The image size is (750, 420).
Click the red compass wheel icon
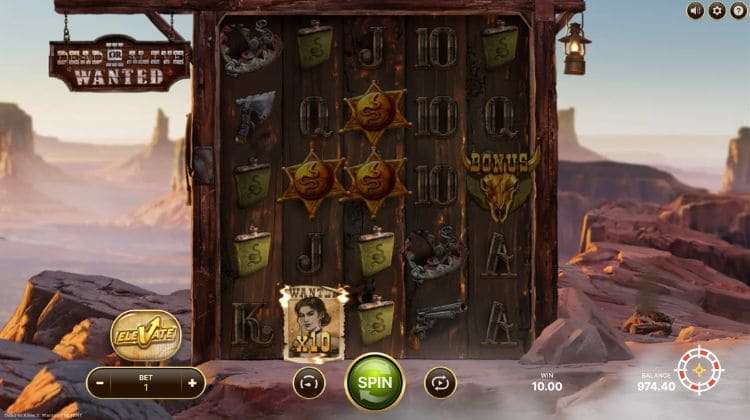pyautogui.click(x=700, y=370)
